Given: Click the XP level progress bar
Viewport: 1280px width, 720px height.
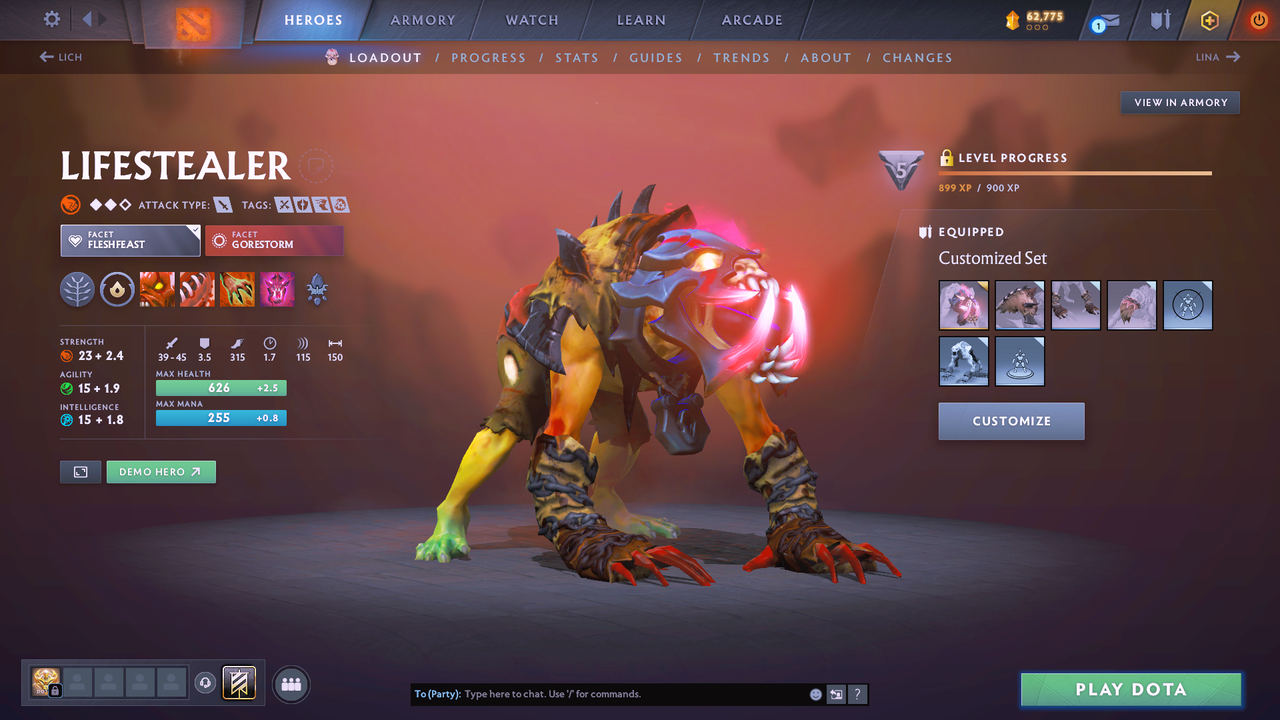Looking at the screenshot, I should coord(1075,172).
